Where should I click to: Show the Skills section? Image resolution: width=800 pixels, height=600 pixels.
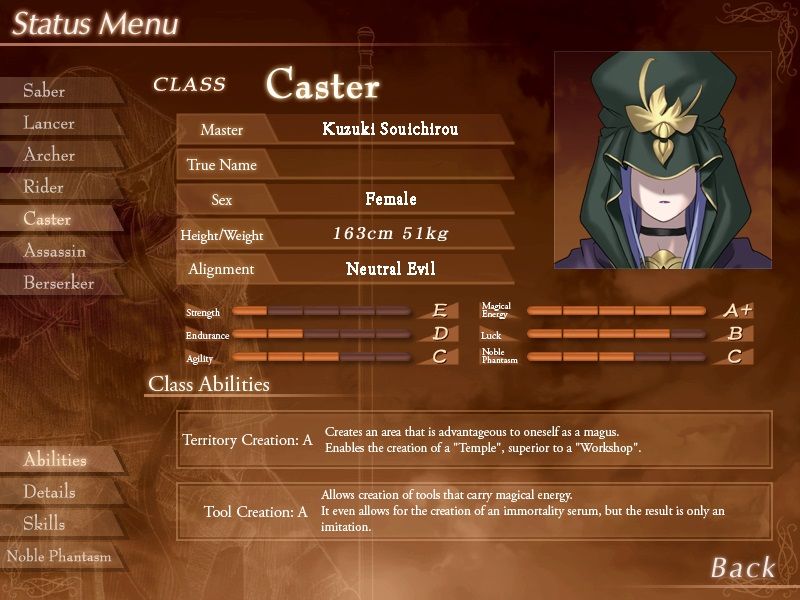(45, 524)
